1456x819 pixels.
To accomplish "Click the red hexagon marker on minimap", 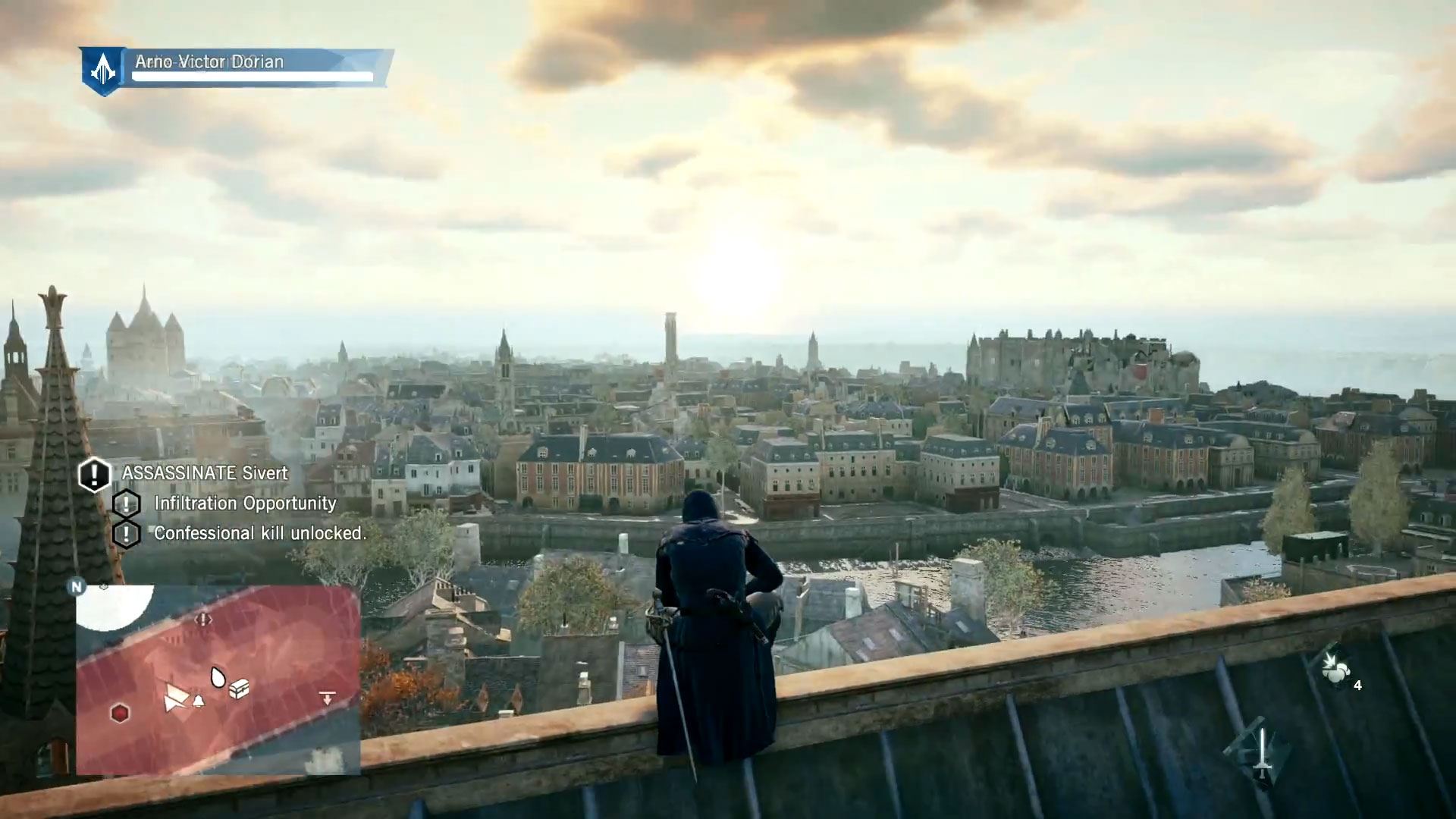I will point(120,713).
